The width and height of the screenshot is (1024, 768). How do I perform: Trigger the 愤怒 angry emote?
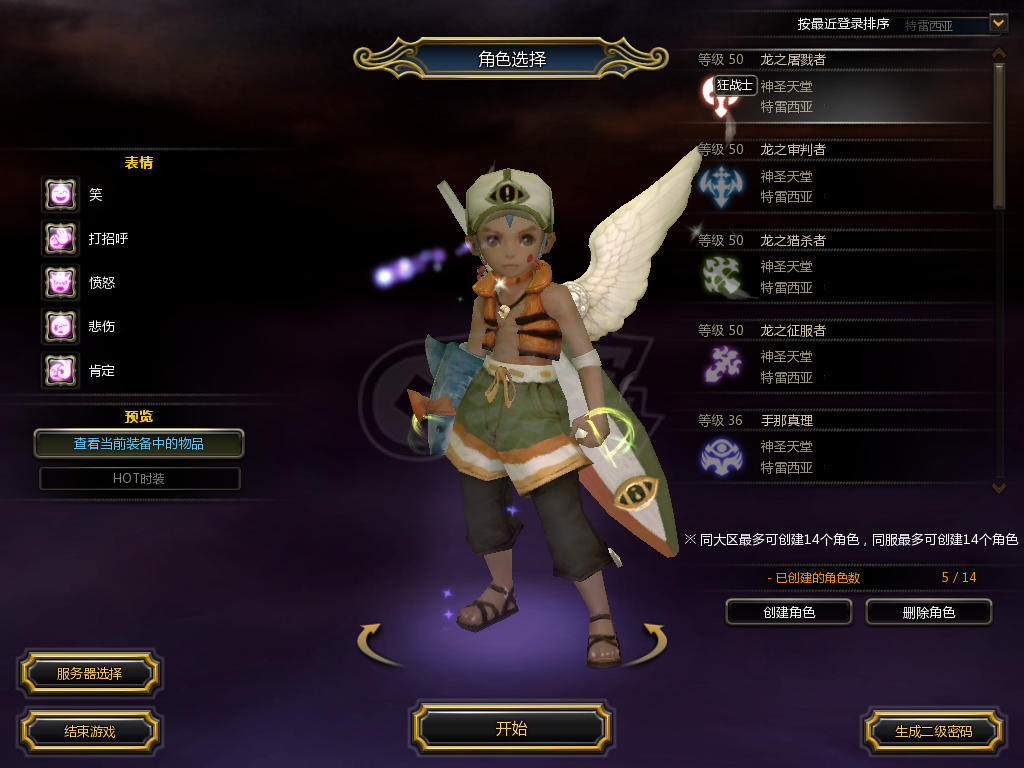pos(60,282)
